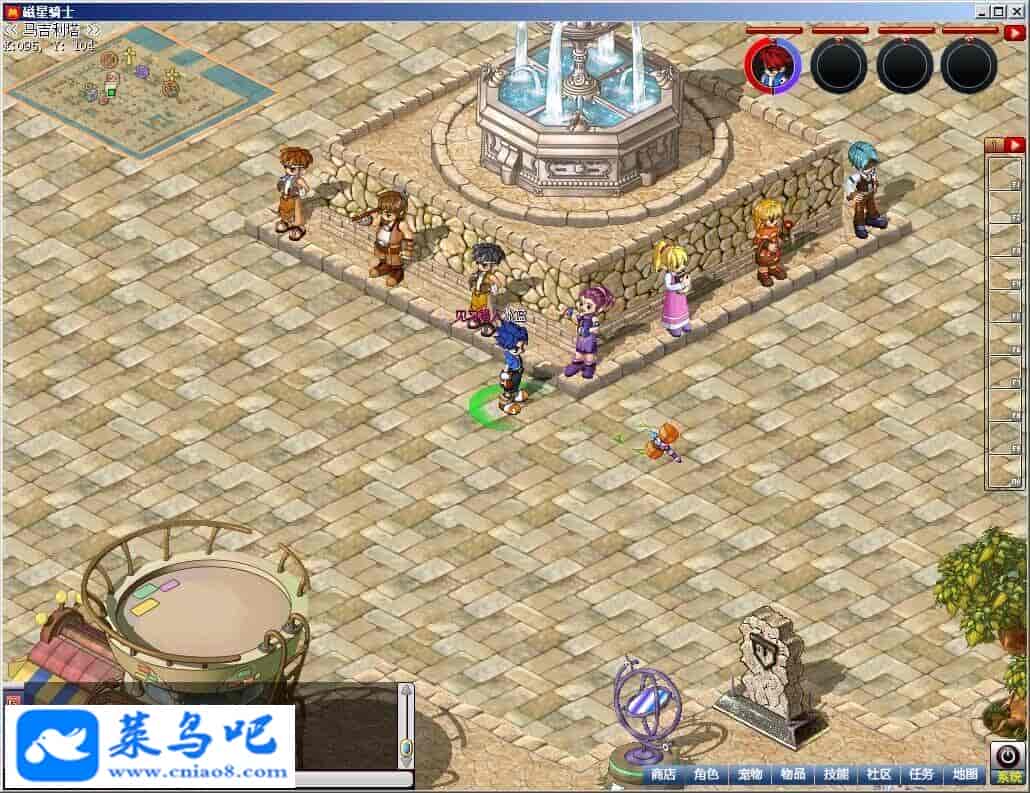Viewport: 1030px width, 793px height.
Task: Open the 社区 community menu
Action: 879,774
